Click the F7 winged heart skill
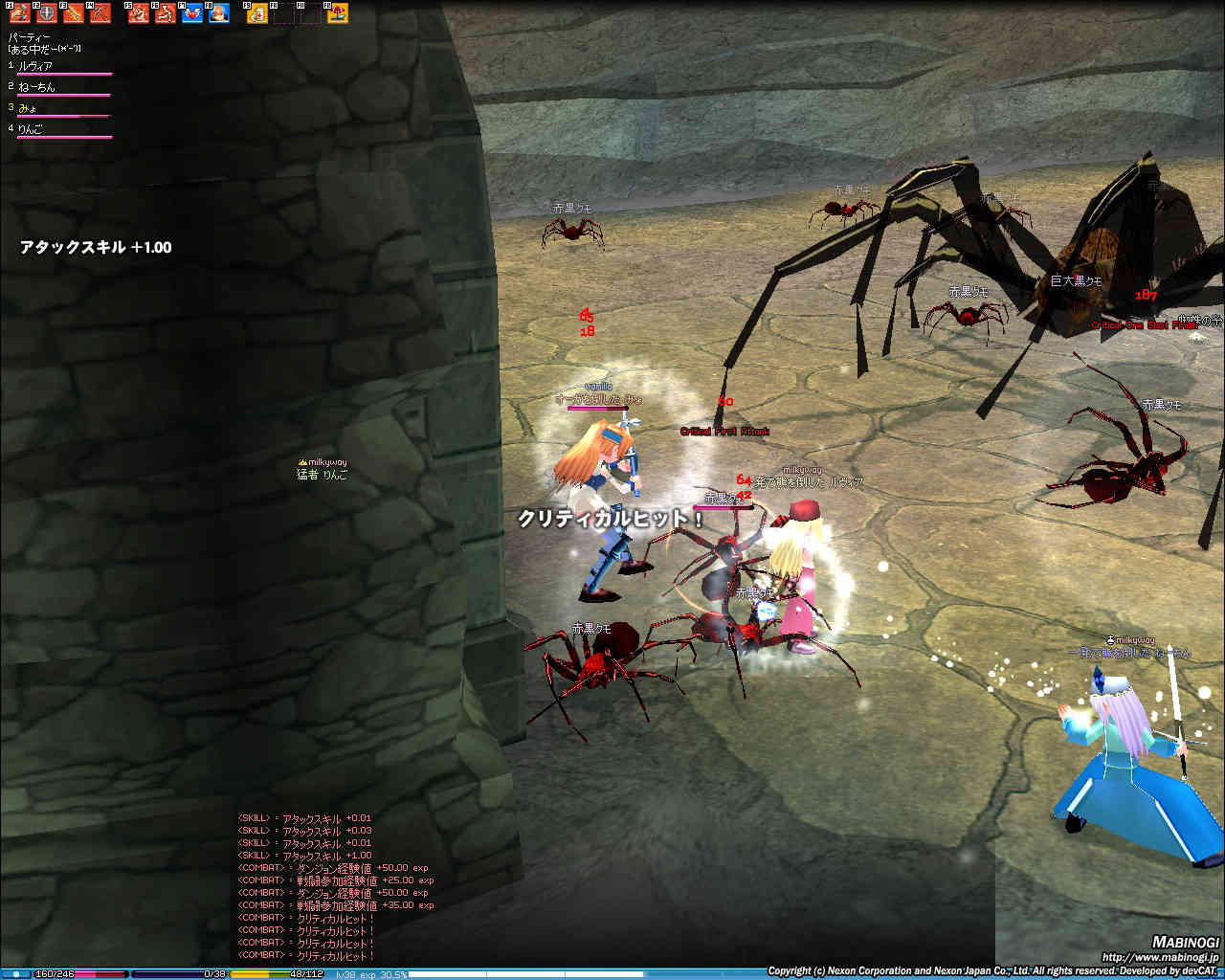 [x=192, y=12]
